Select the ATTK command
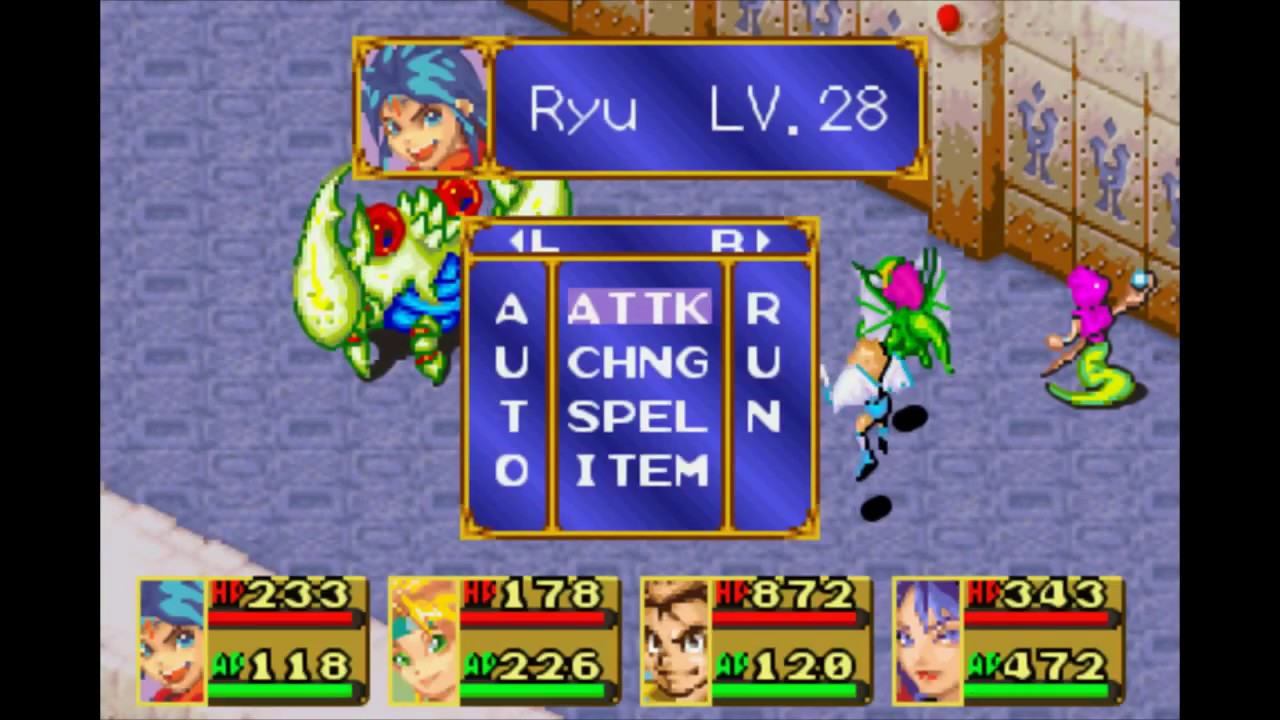The image size is (1280, 720). coord(639,309)
